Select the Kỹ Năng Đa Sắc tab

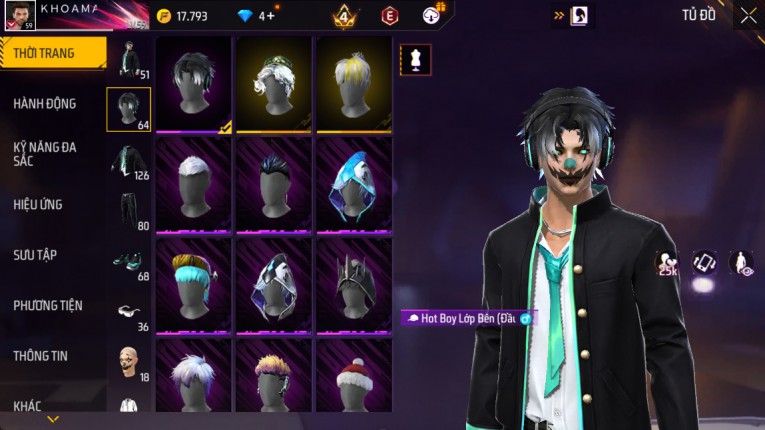coord(46,153)
